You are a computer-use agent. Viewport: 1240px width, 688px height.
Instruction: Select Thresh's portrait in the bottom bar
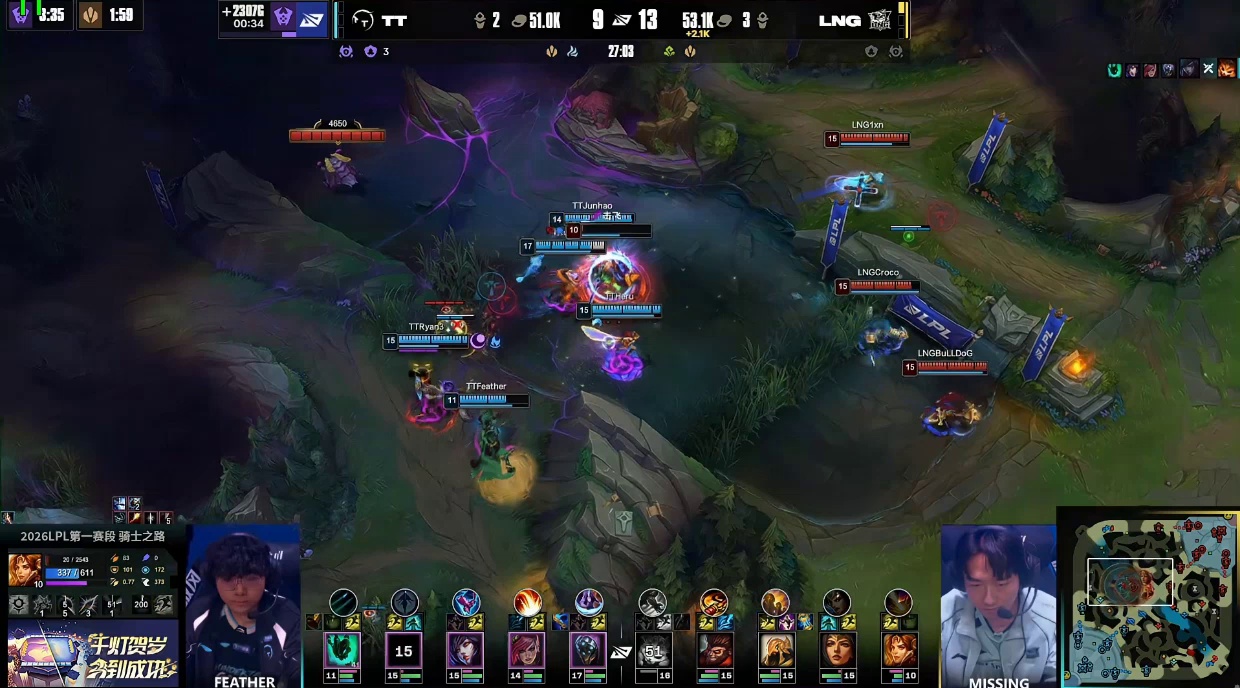coord(343,651)
